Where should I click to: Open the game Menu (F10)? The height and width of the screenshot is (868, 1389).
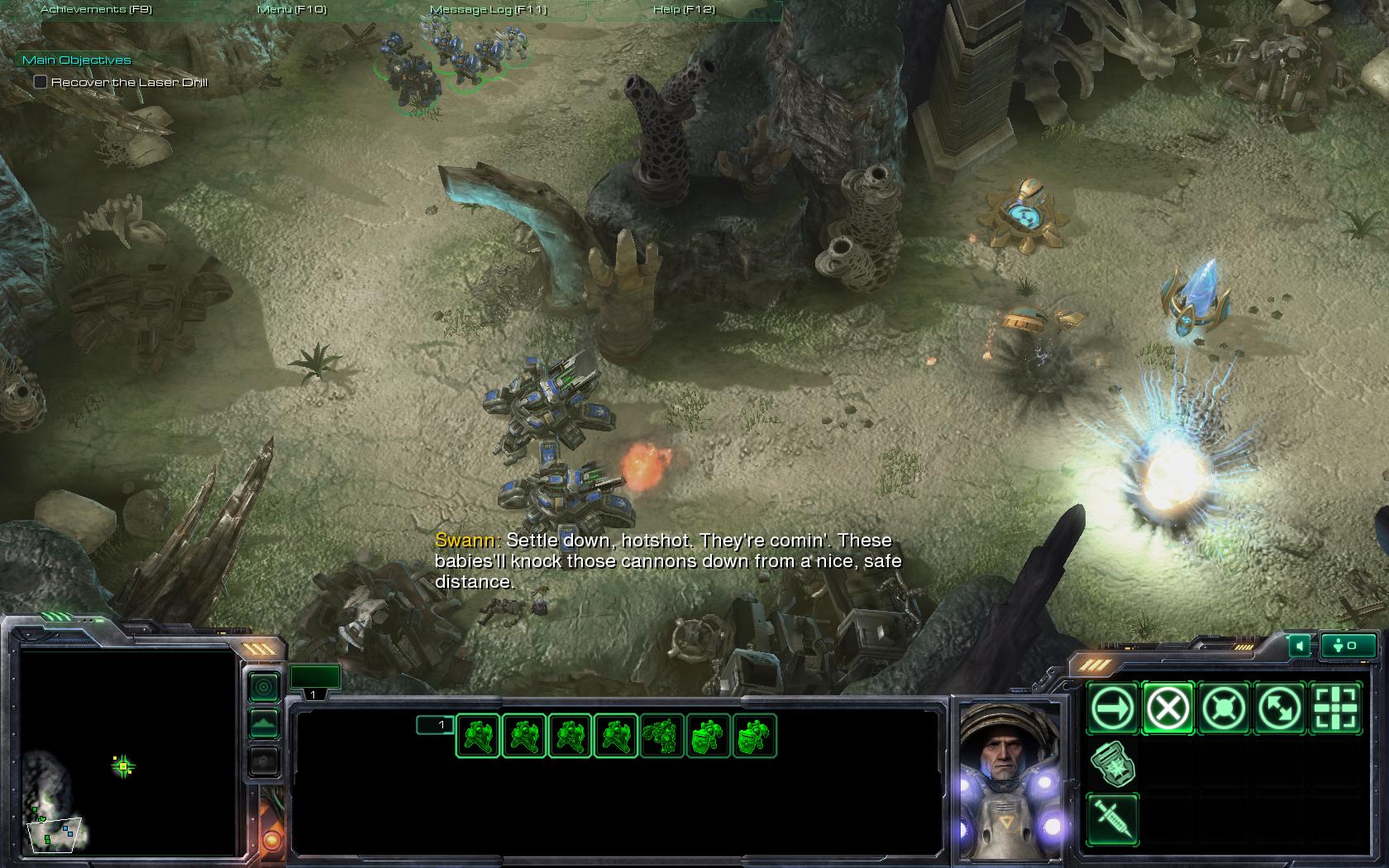(x=292, y=9)
